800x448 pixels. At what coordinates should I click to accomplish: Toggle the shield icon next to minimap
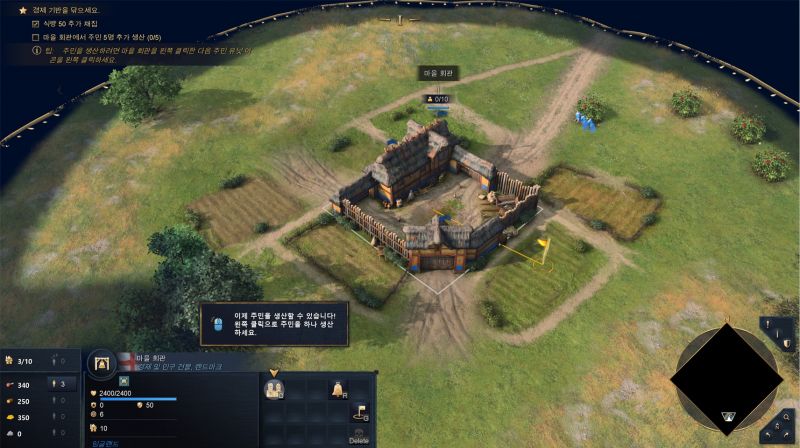[787, 346]
